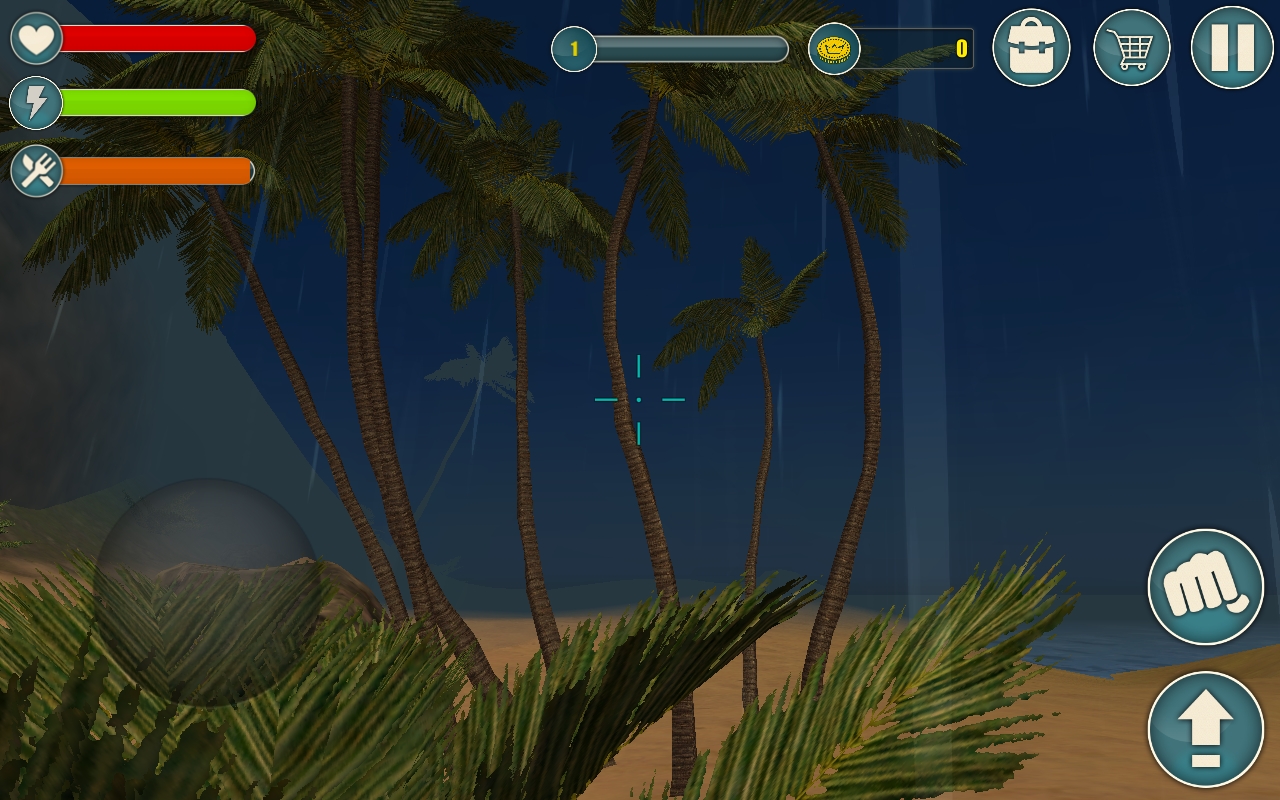The width and height of the screenshot is (1280, 800).
Task: Open the backpack inventory
Action: coord(1032,46)
